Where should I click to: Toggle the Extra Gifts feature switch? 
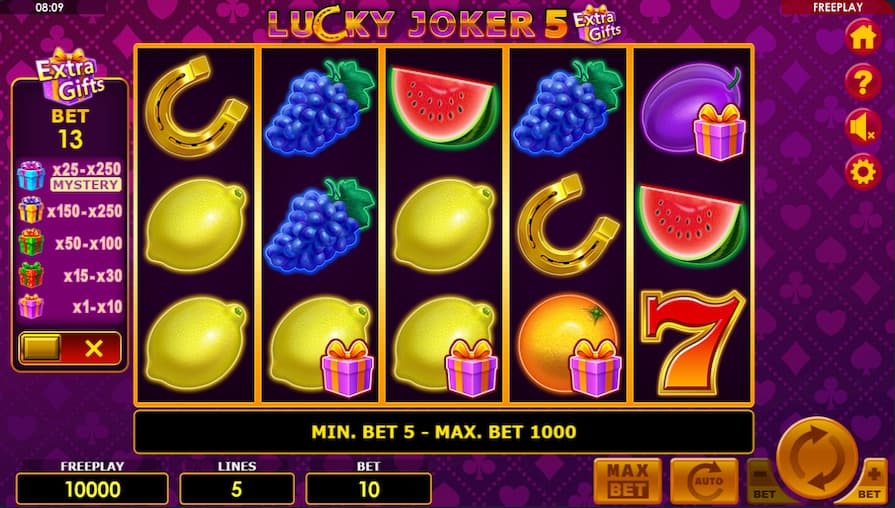coord(69,348)
